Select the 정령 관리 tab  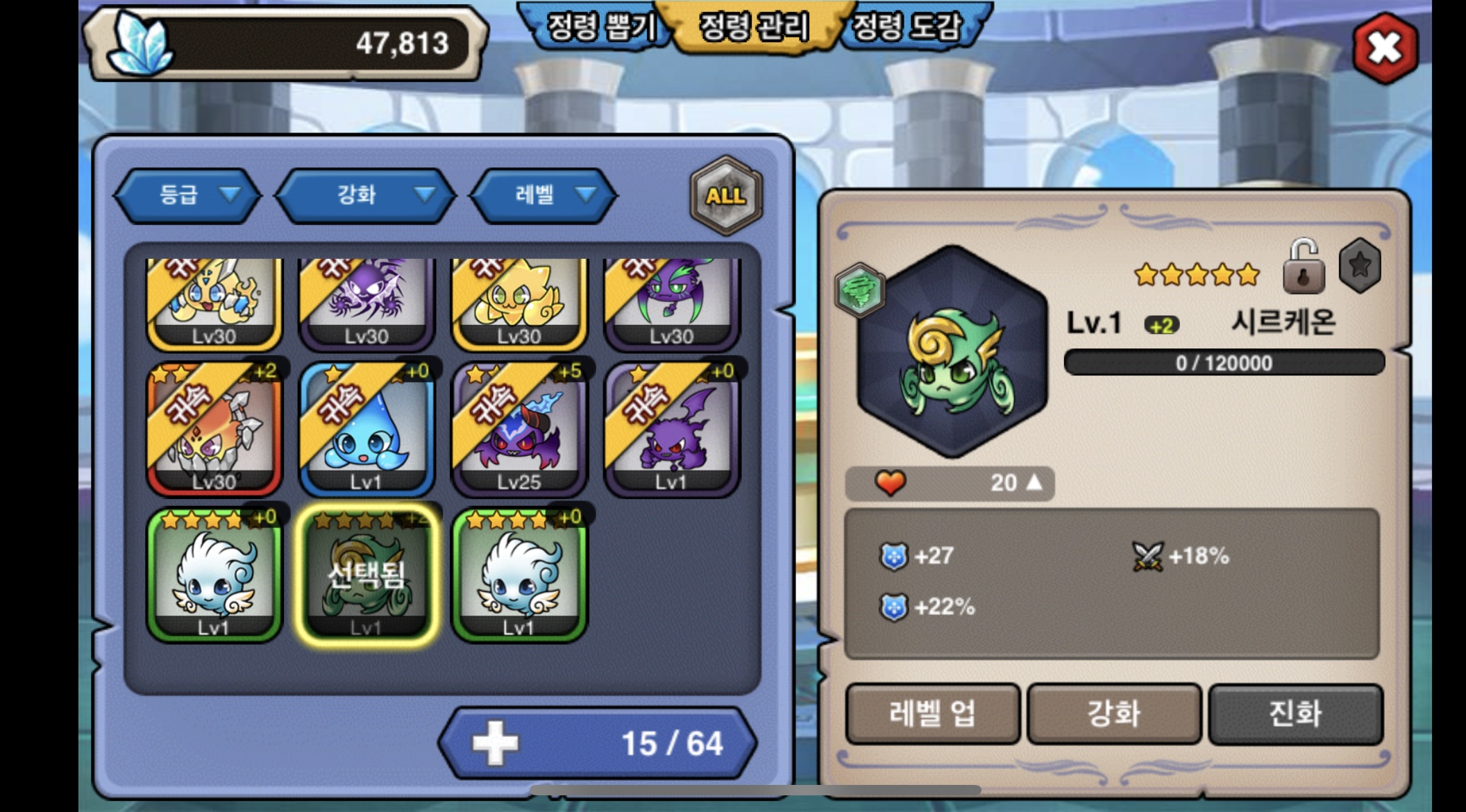(x=754, y=28)
